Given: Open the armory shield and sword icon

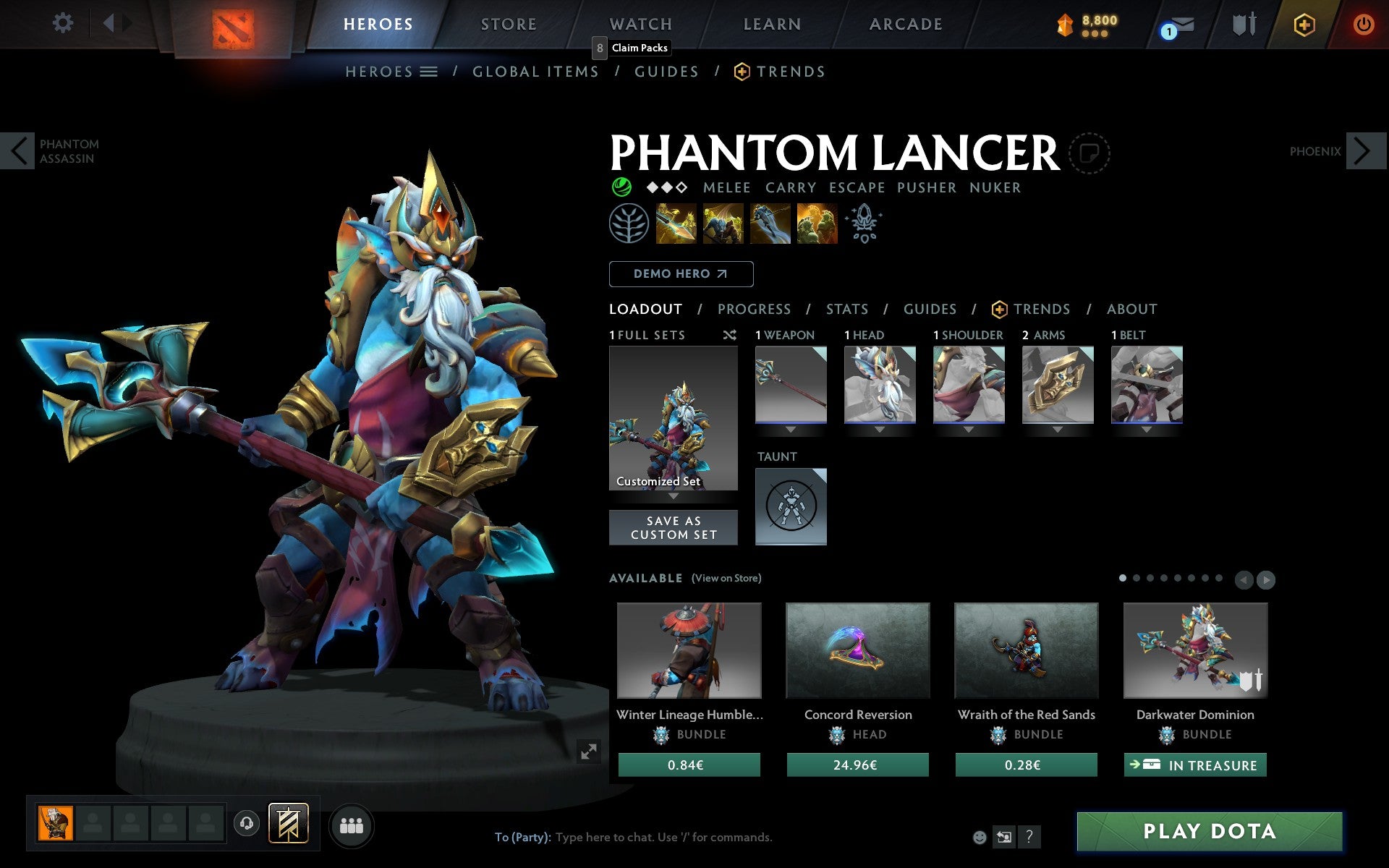Looking at the screenshot, I should point(1243,24).
